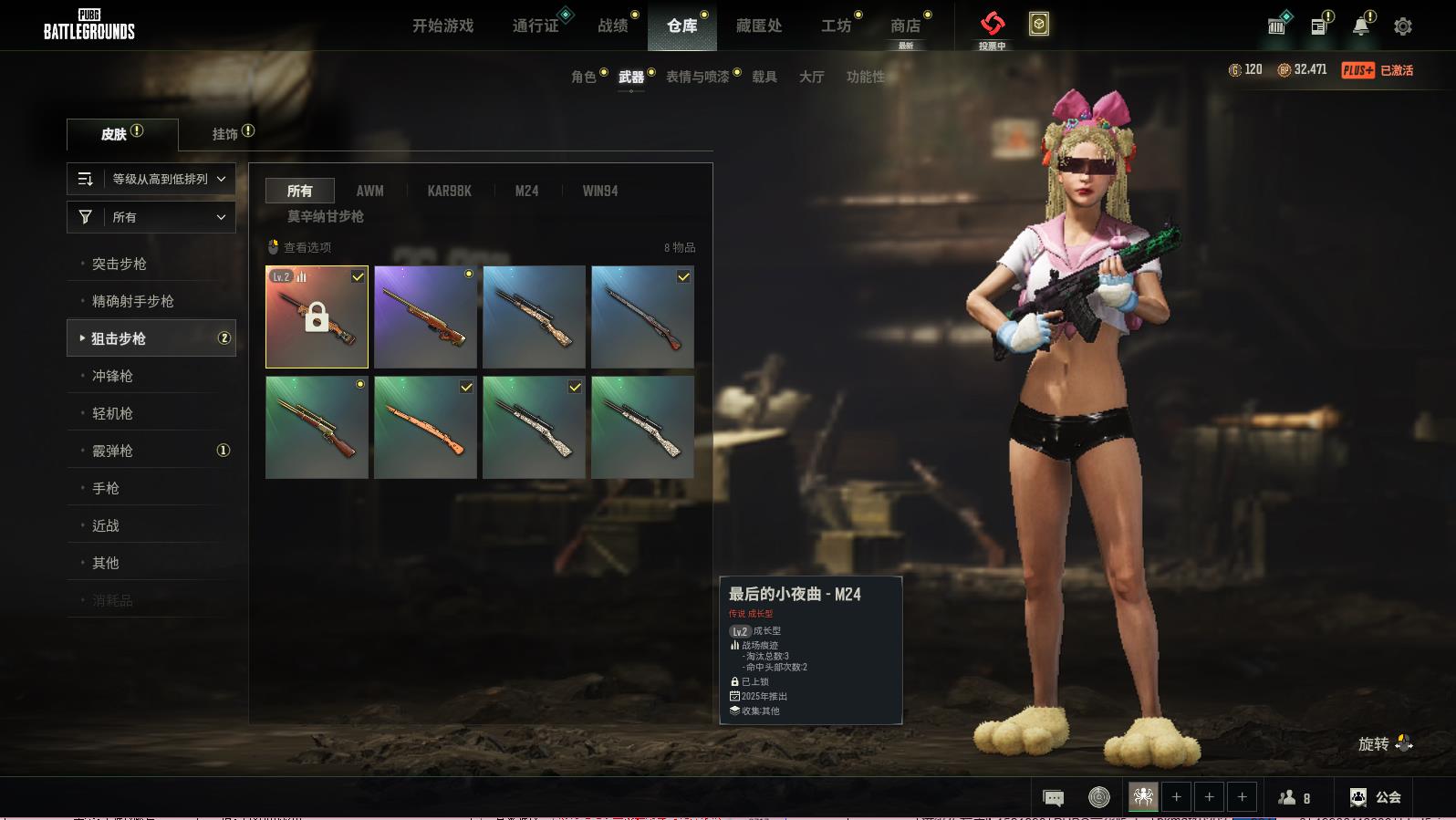Open the 开始游戏 (Start Game) menu
1456x820 pixels.
[442, 26]
